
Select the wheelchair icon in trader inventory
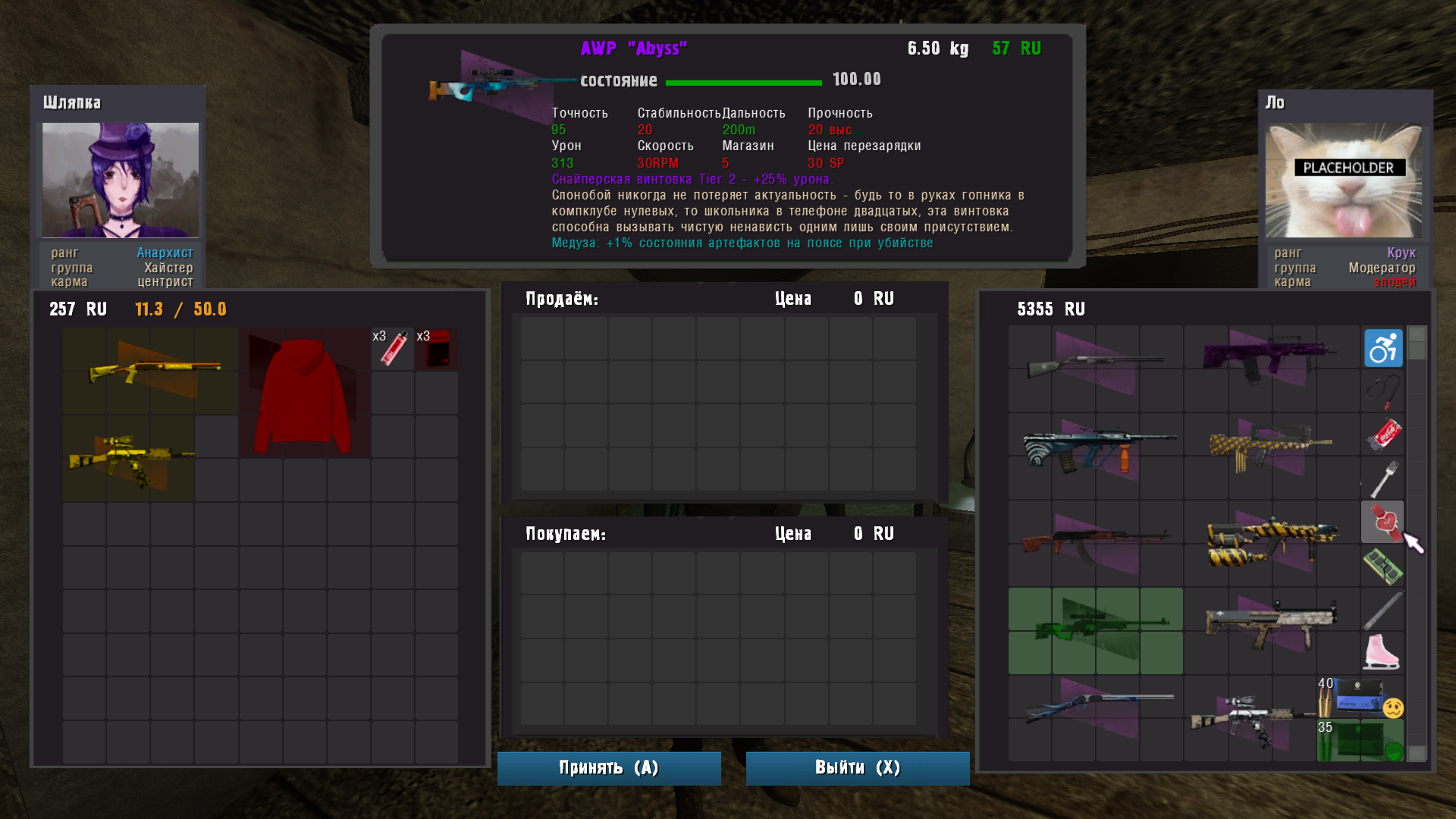[1382, 347]
